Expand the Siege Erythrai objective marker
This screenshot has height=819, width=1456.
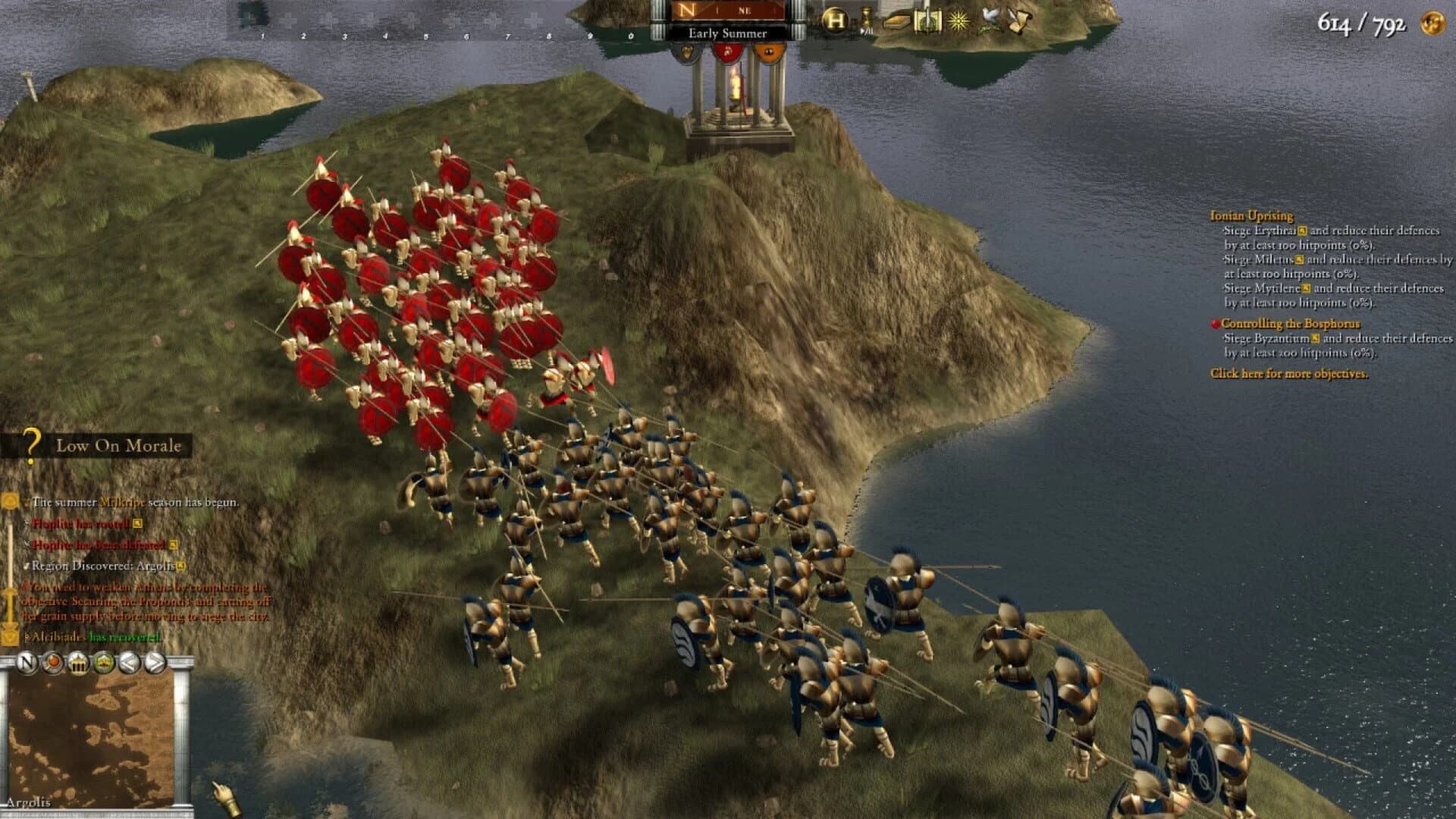tap(1303, 231)
